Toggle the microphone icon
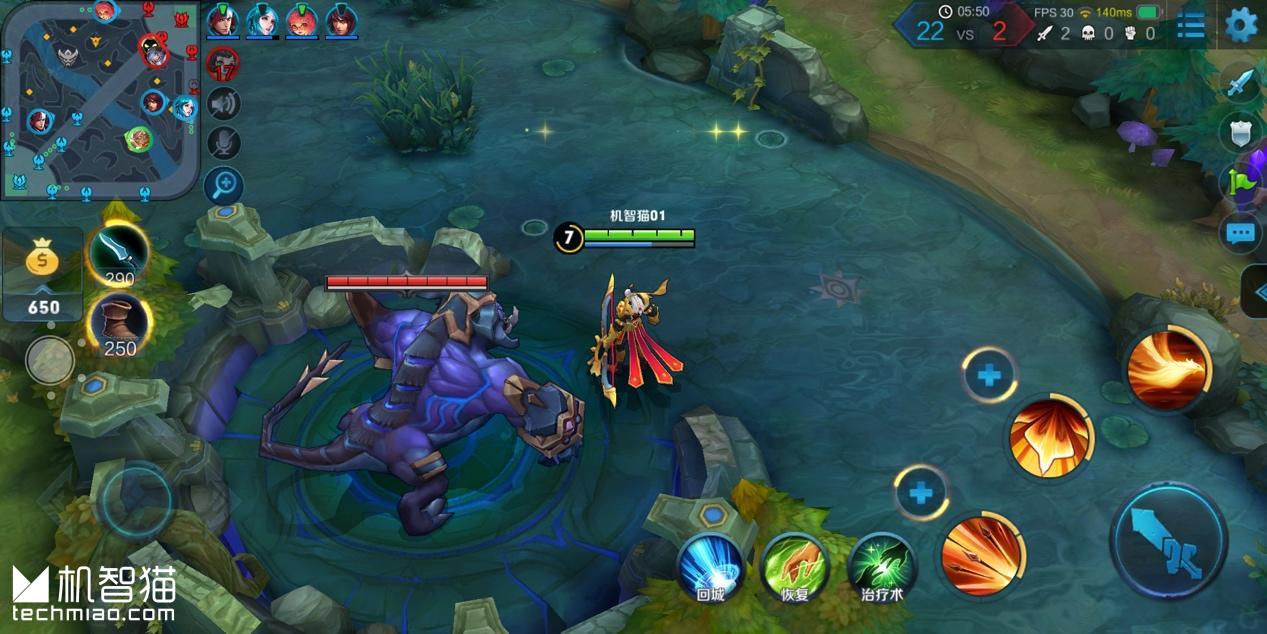Viewport: 1267px width, 634px height. [223, 143]
